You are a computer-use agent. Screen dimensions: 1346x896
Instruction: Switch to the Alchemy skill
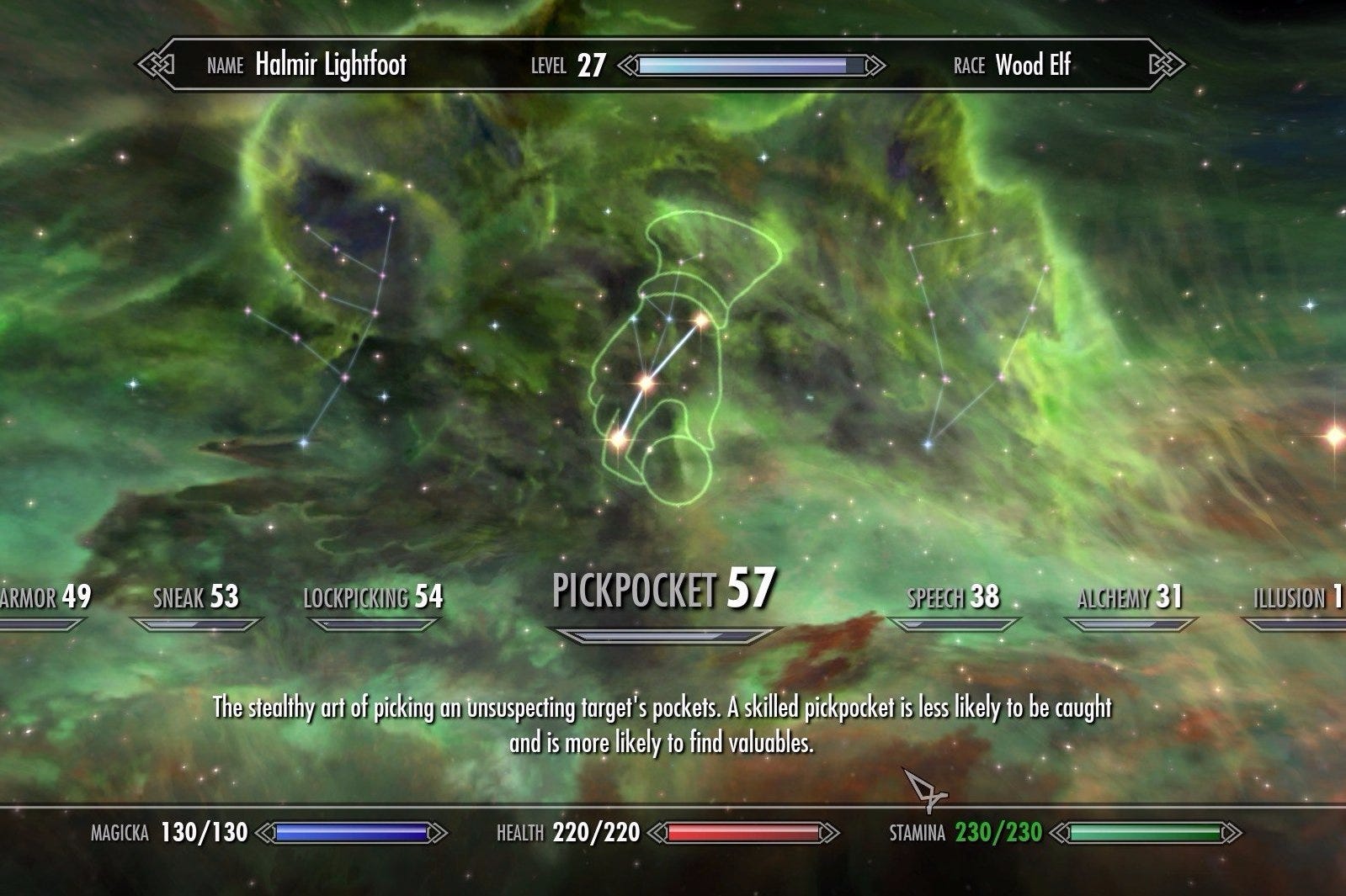(1129, 599)
